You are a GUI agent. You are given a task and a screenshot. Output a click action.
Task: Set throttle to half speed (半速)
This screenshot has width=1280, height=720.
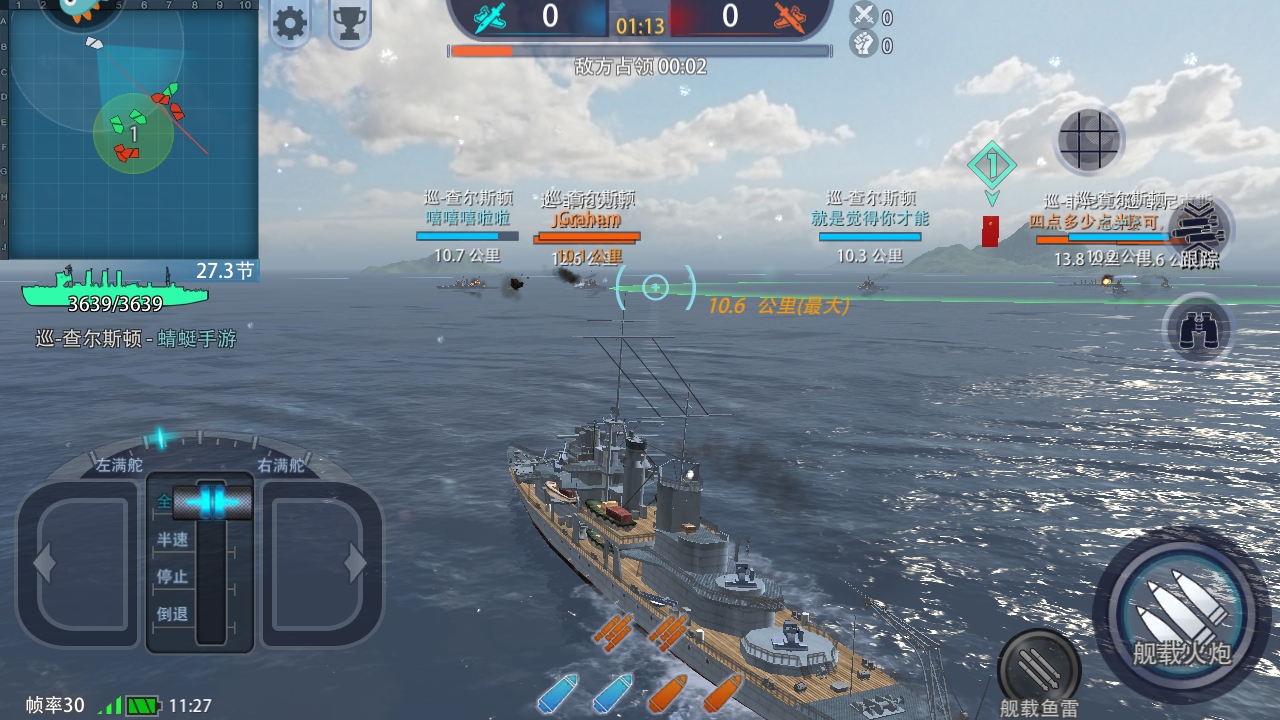pos(173,540)
